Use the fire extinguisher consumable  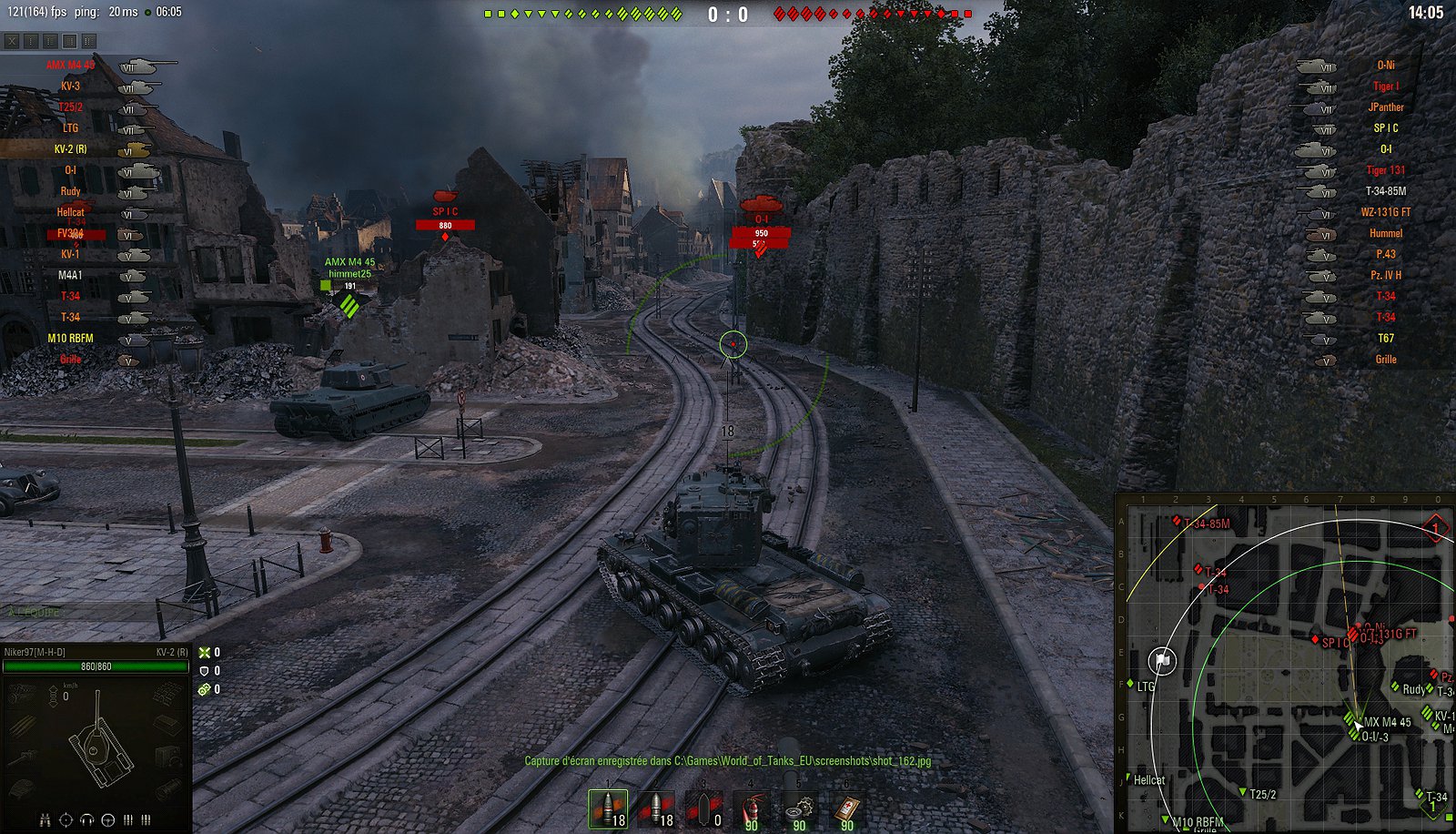pos(752,809)
